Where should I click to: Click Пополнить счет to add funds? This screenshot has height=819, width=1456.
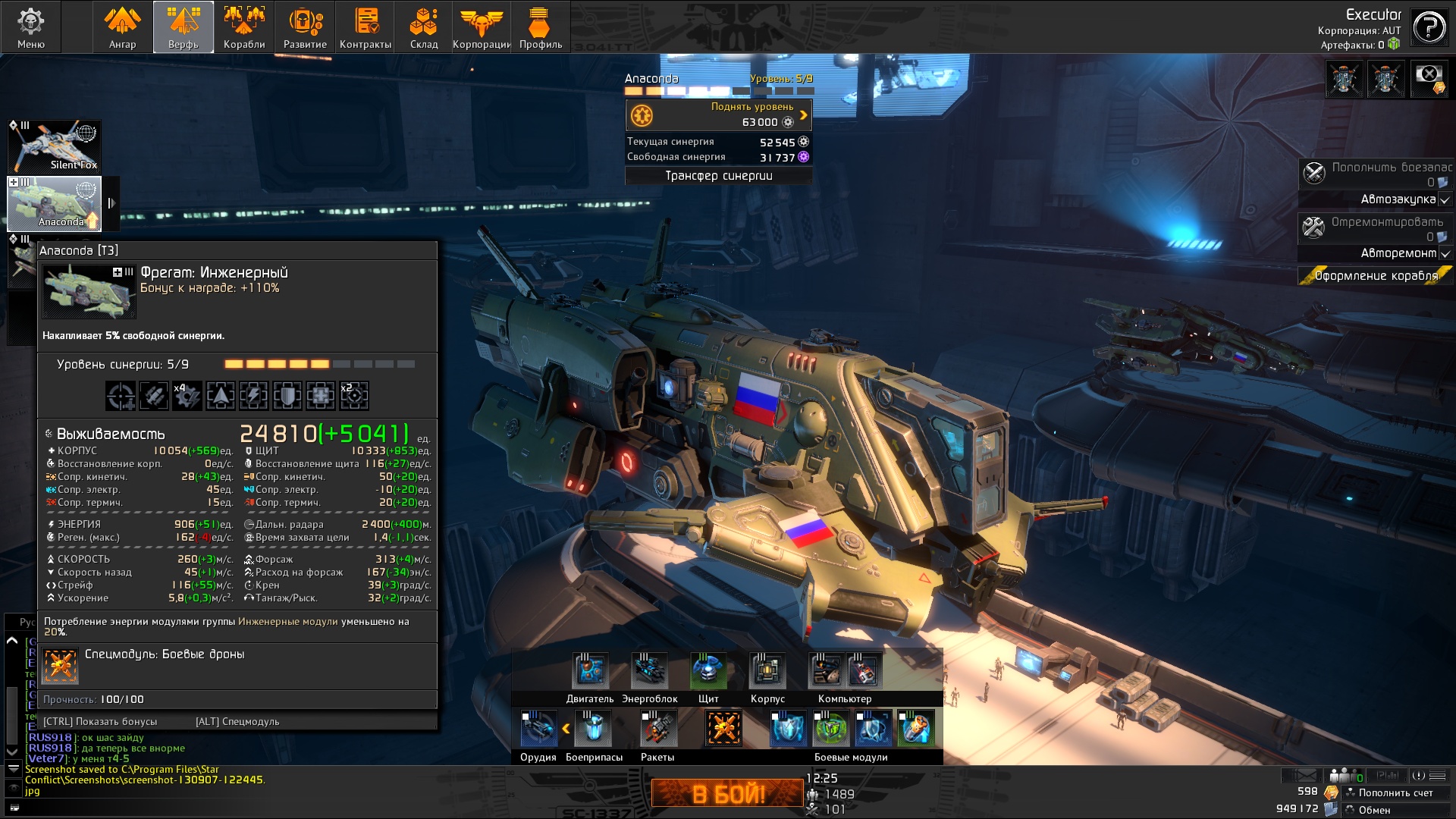(x=1395, y=792)
